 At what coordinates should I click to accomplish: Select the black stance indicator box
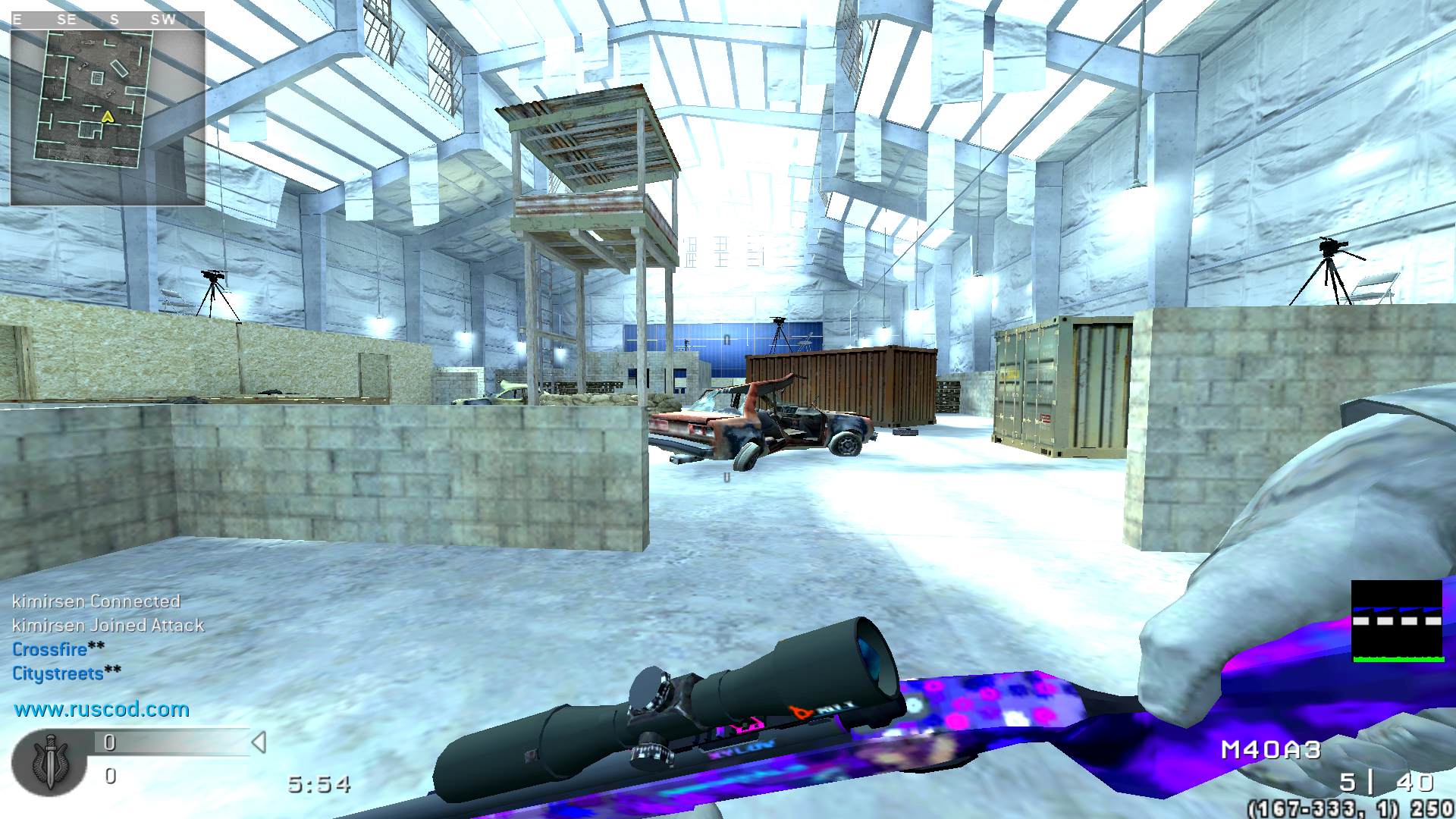pos(1397,621)
